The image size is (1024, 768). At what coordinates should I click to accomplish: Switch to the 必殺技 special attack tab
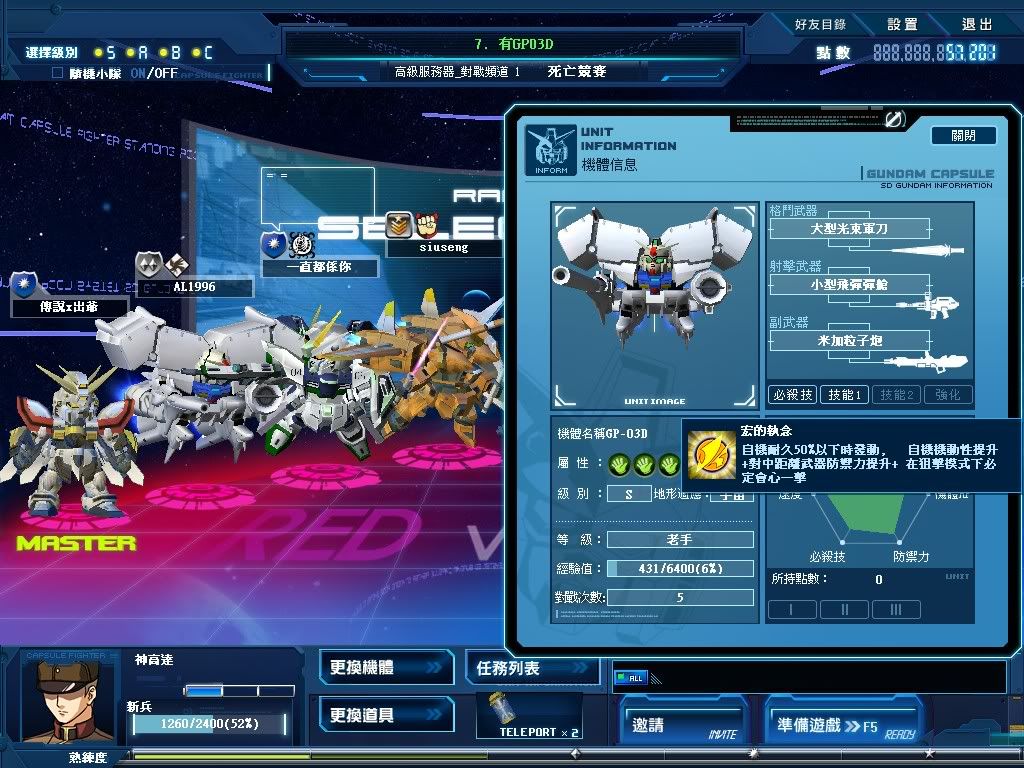pos(792,395)
